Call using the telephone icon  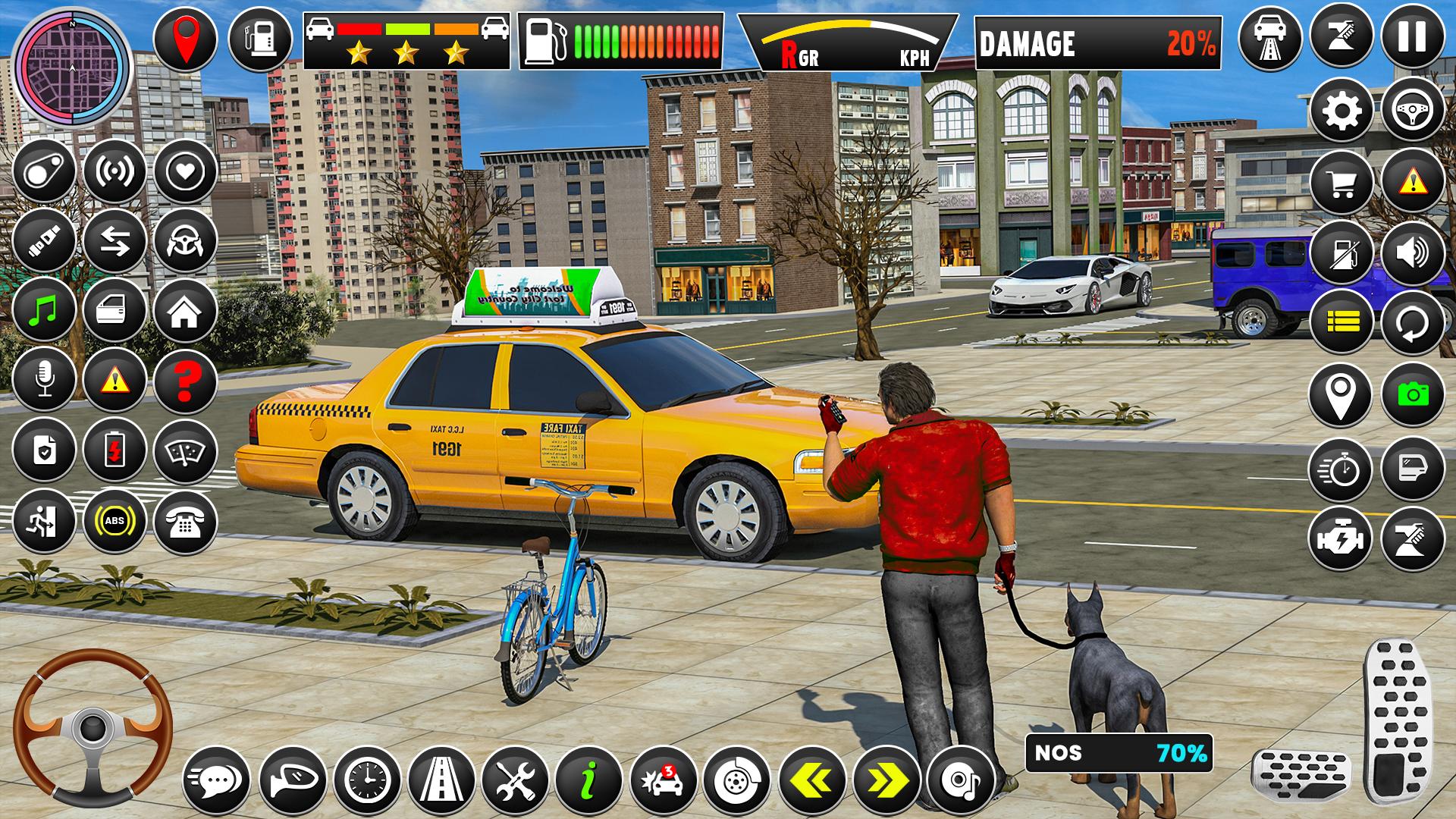click(185, 521)
